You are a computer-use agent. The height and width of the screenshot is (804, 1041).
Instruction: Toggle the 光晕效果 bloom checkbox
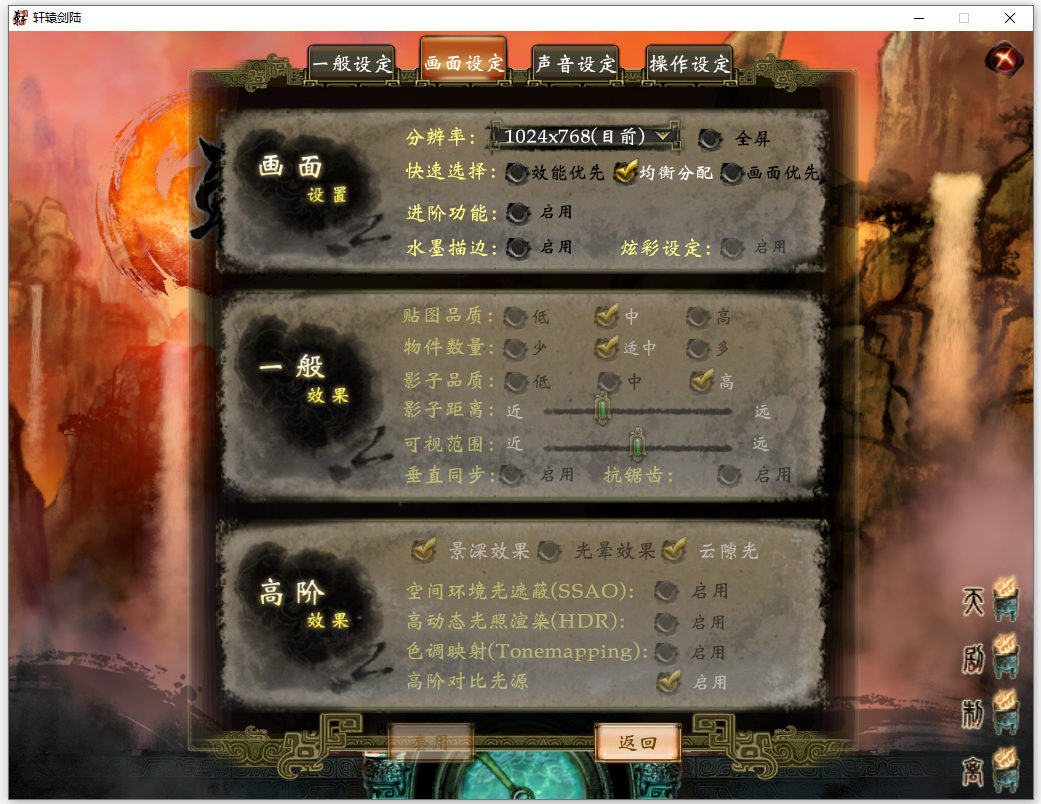point(550,551)
